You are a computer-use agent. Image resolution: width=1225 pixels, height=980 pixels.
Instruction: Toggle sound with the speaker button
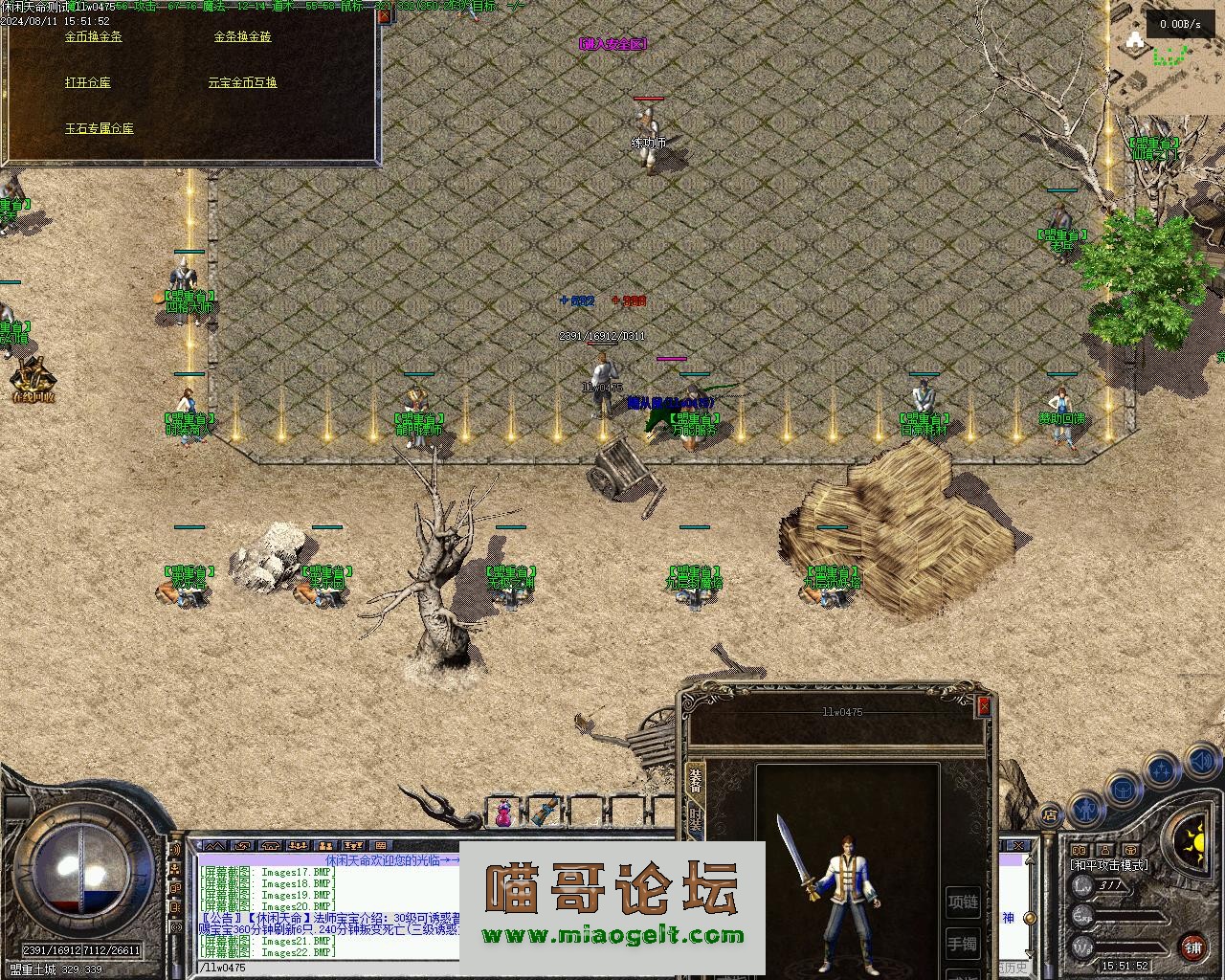pos(1200,763)
